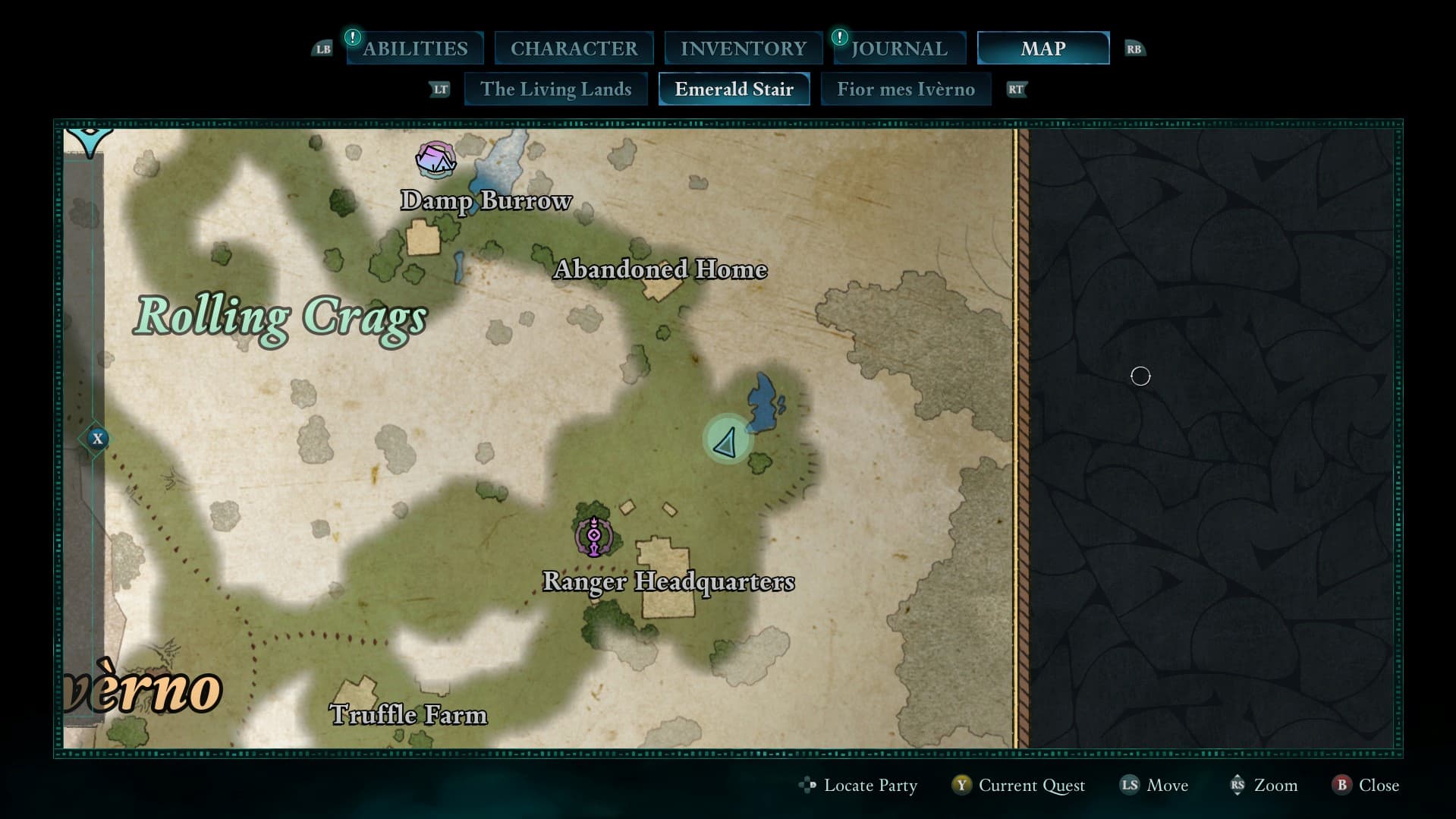Open the Abilities tab
This screenshot has width=1456, height=819.
pos(415,49)
